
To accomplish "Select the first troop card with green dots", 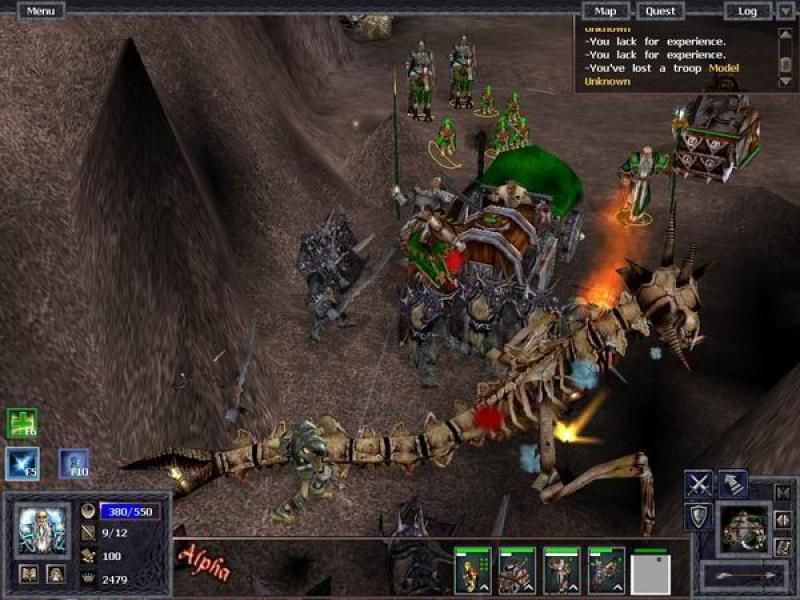I will [473, 571].
